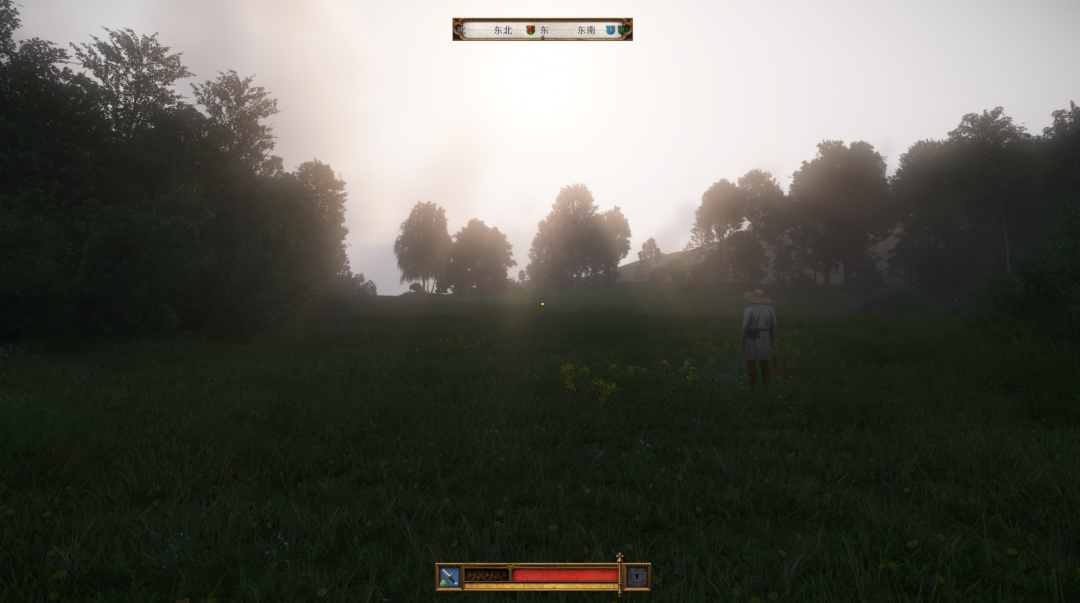Click the sword weapon icon

pos(449,576)
